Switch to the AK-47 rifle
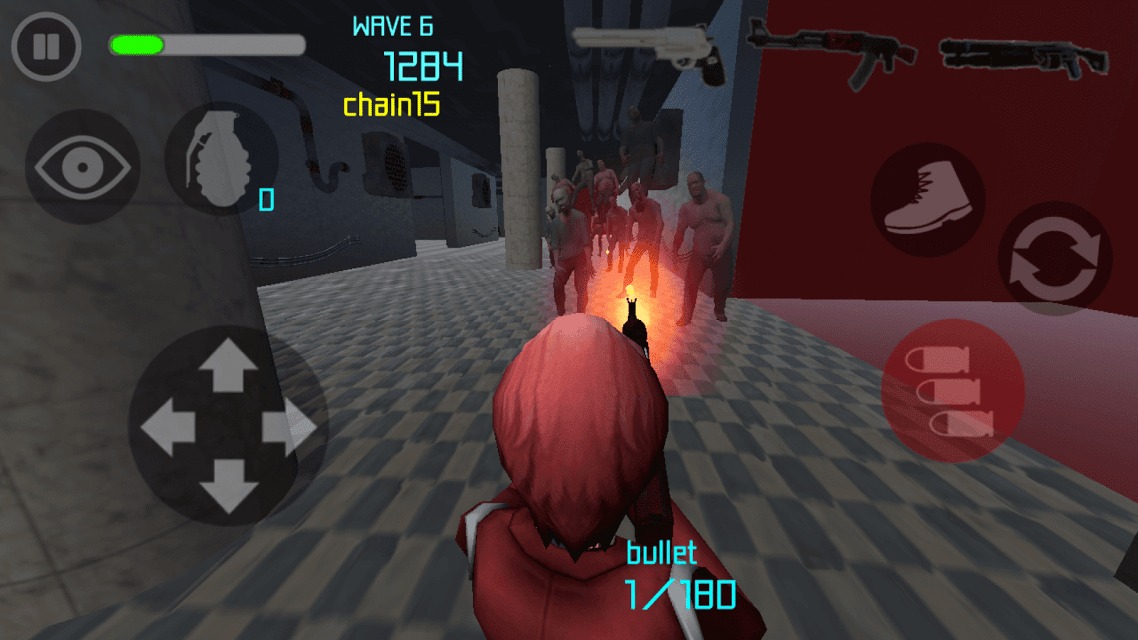This screenshot has height=640, width=1138. [x=832, y=50]
